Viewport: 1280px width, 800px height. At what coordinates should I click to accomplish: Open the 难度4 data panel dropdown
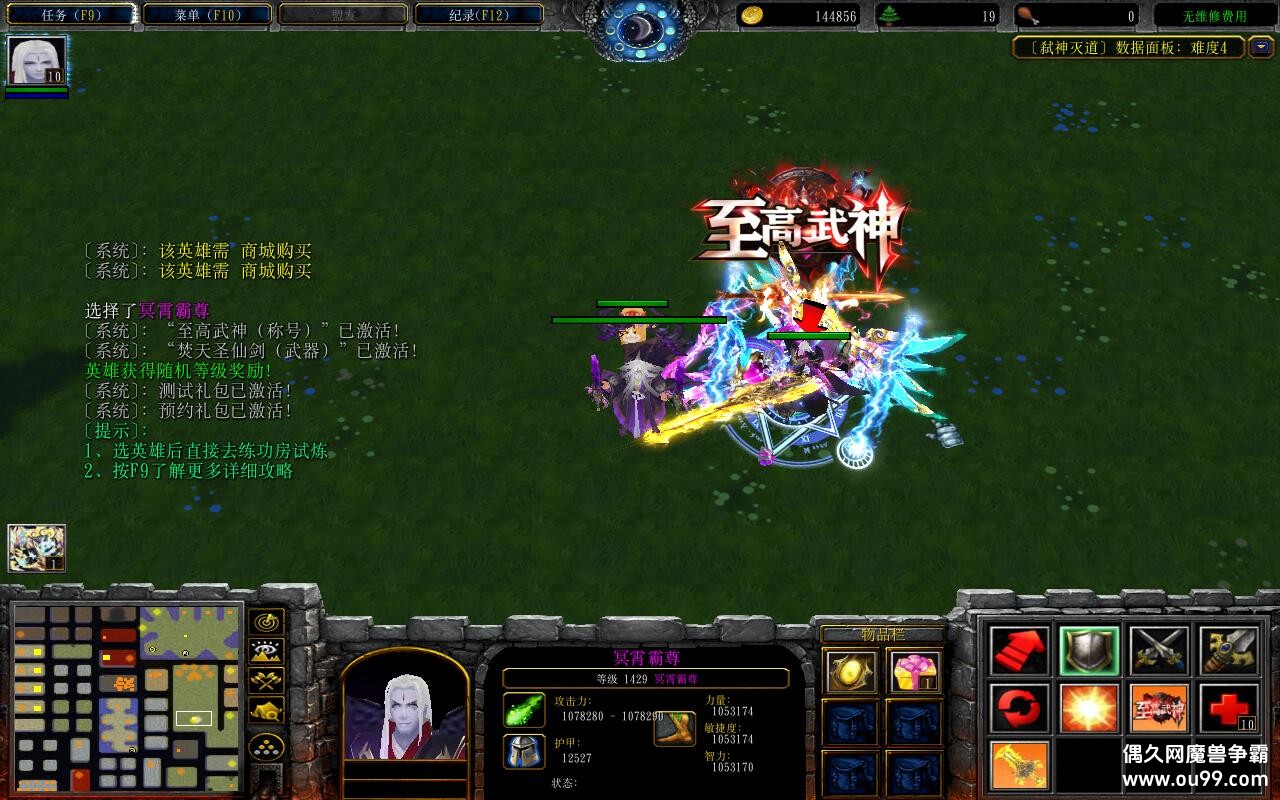(1262, 47)
